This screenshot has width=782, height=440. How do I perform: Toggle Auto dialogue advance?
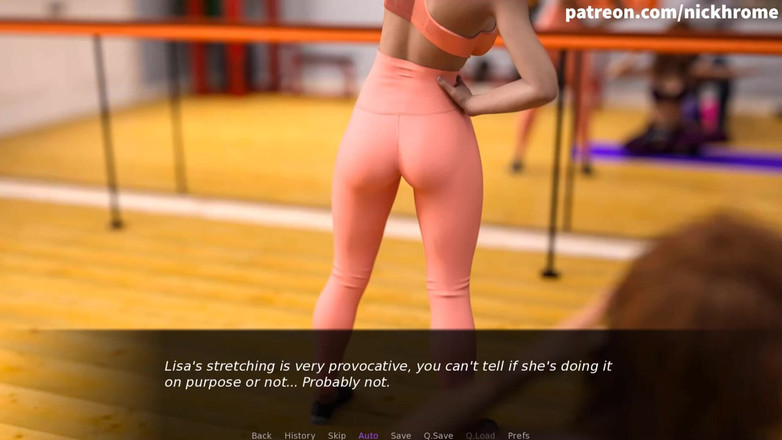[368, 435]
